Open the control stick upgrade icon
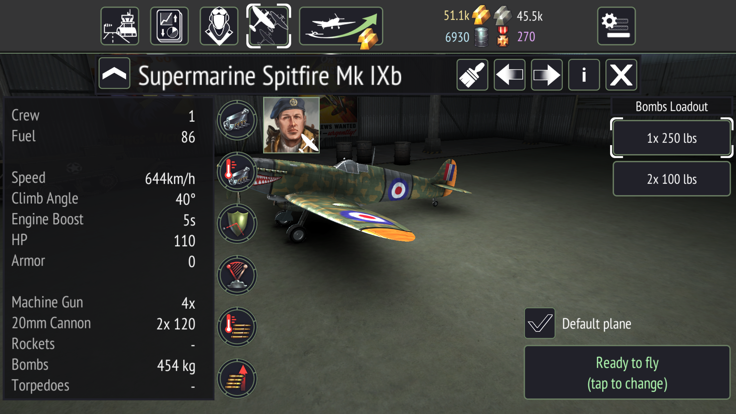The height and width of the screenshot is (414, 736). point(237,275)
